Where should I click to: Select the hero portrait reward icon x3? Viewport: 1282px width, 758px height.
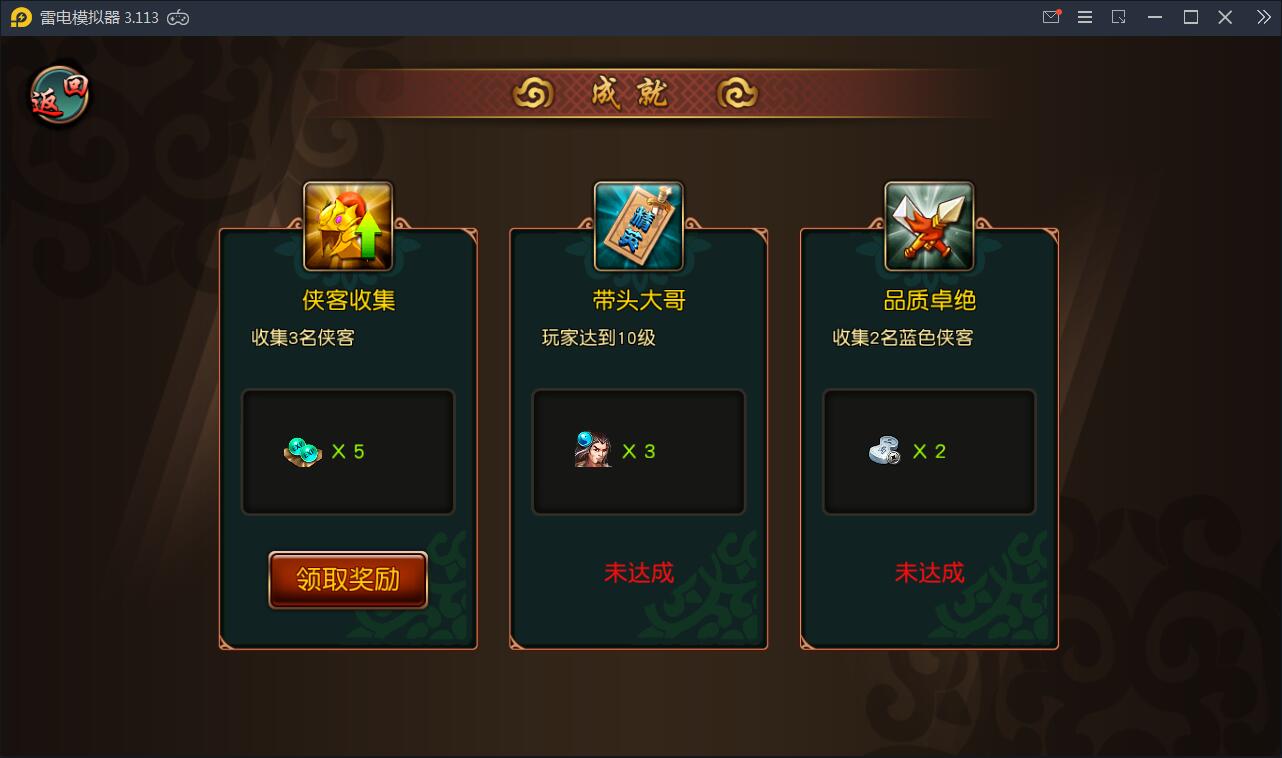[x=594, y=452]
